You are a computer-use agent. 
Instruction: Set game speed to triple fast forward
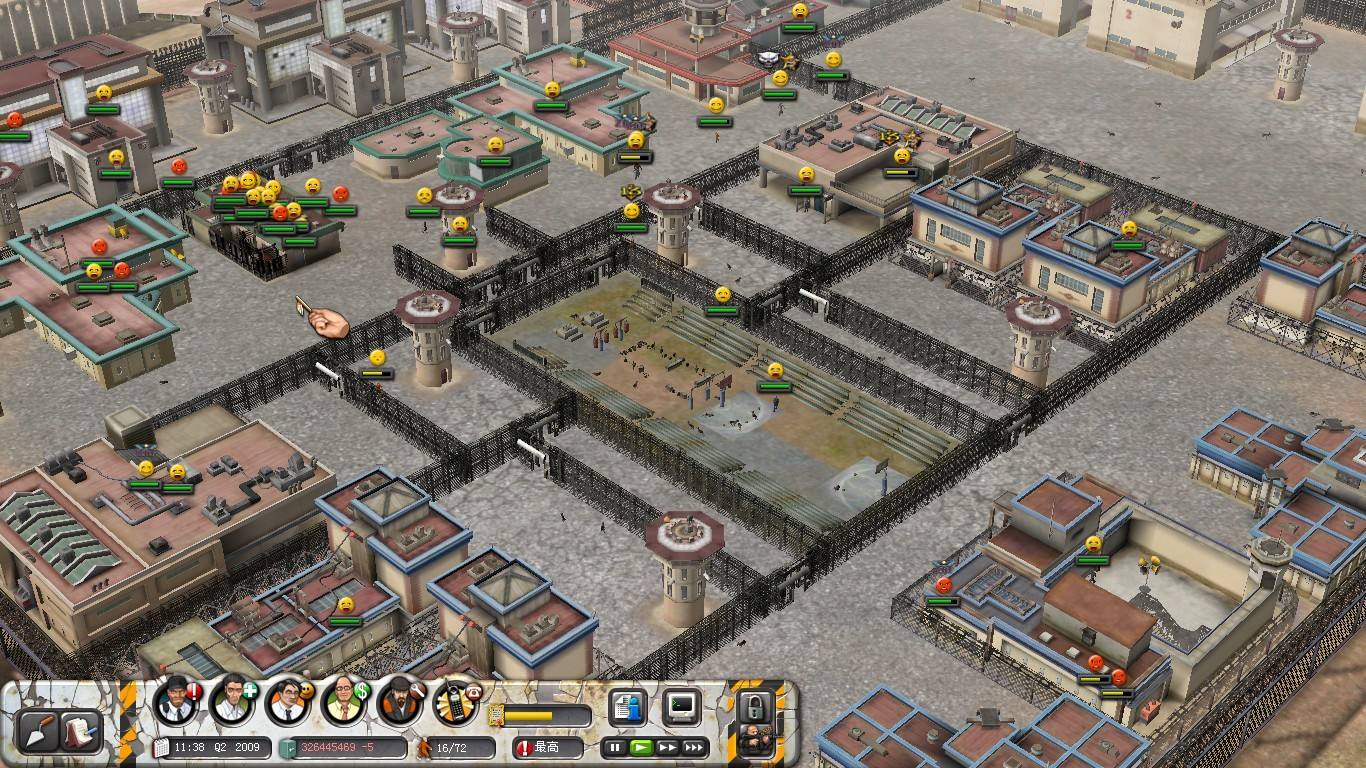pyautogui.click(x=694, y=747)
